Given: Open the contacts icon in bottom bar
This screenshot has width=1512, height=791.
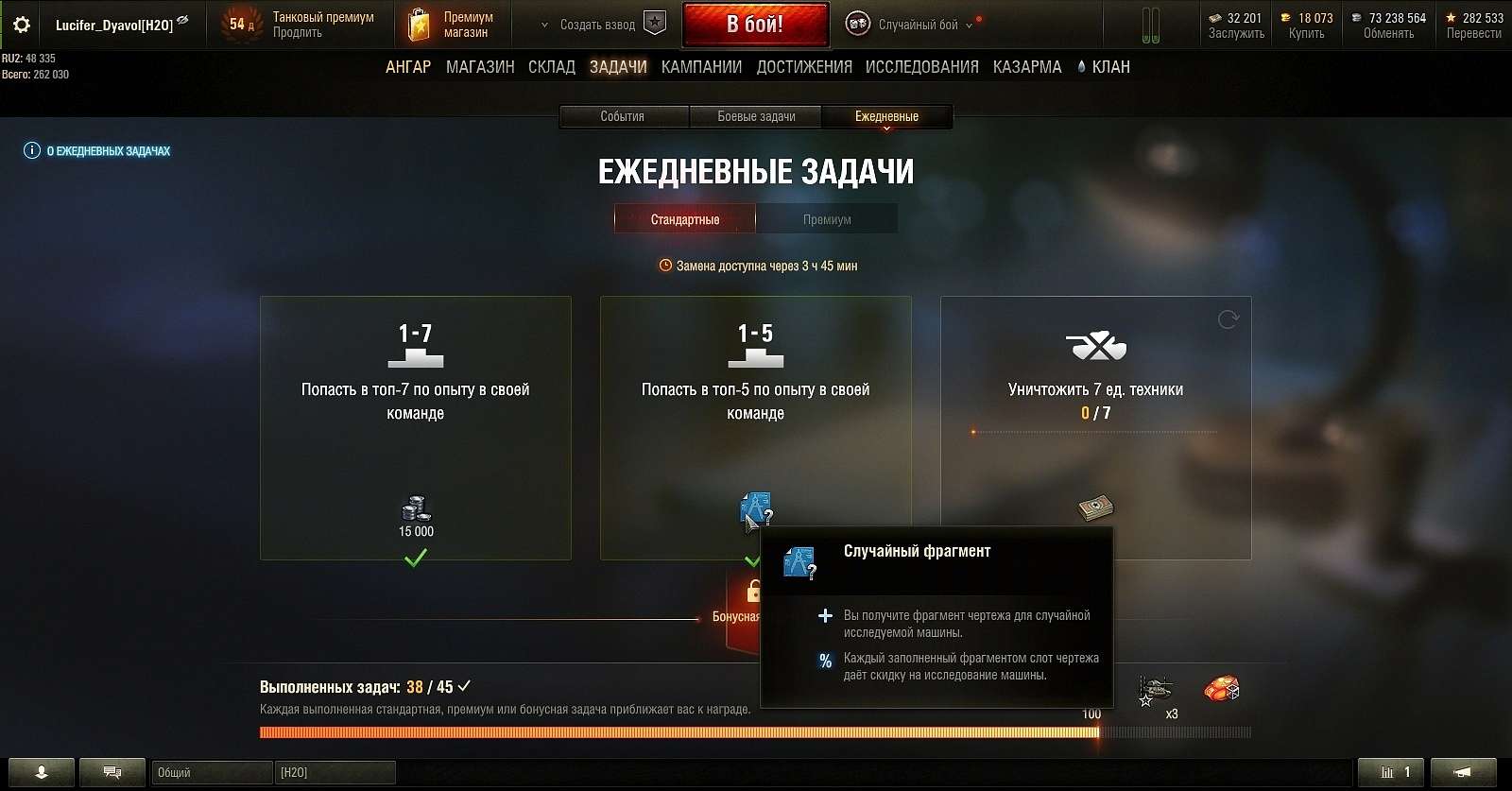Looking at the screenshot, I should (43, 772).
